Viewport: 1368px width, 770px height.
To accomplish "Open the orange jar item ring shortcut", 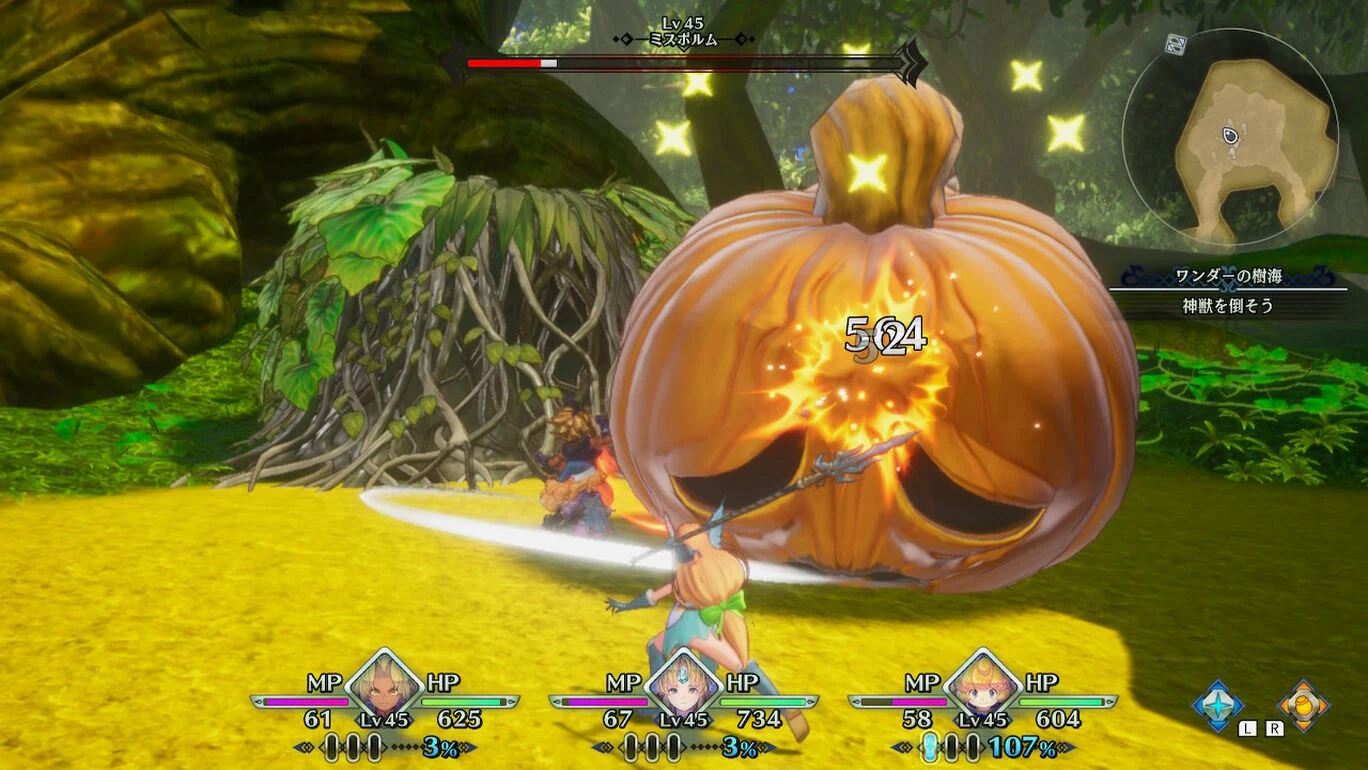I will (1304, 705).
